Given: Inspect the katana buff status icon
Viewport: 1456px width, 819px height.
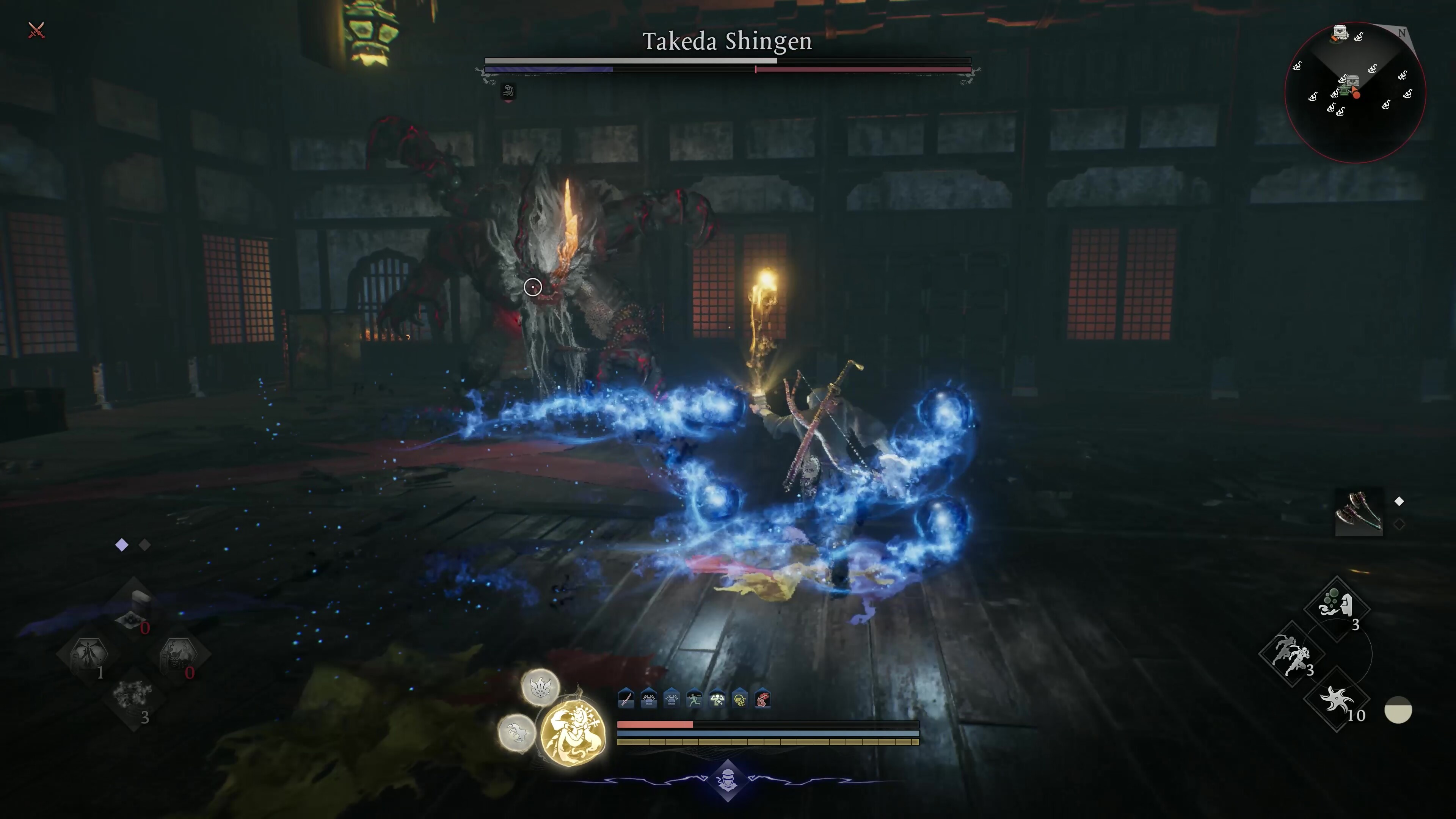Looking at the screenshot, I should [x=626, y=699].
